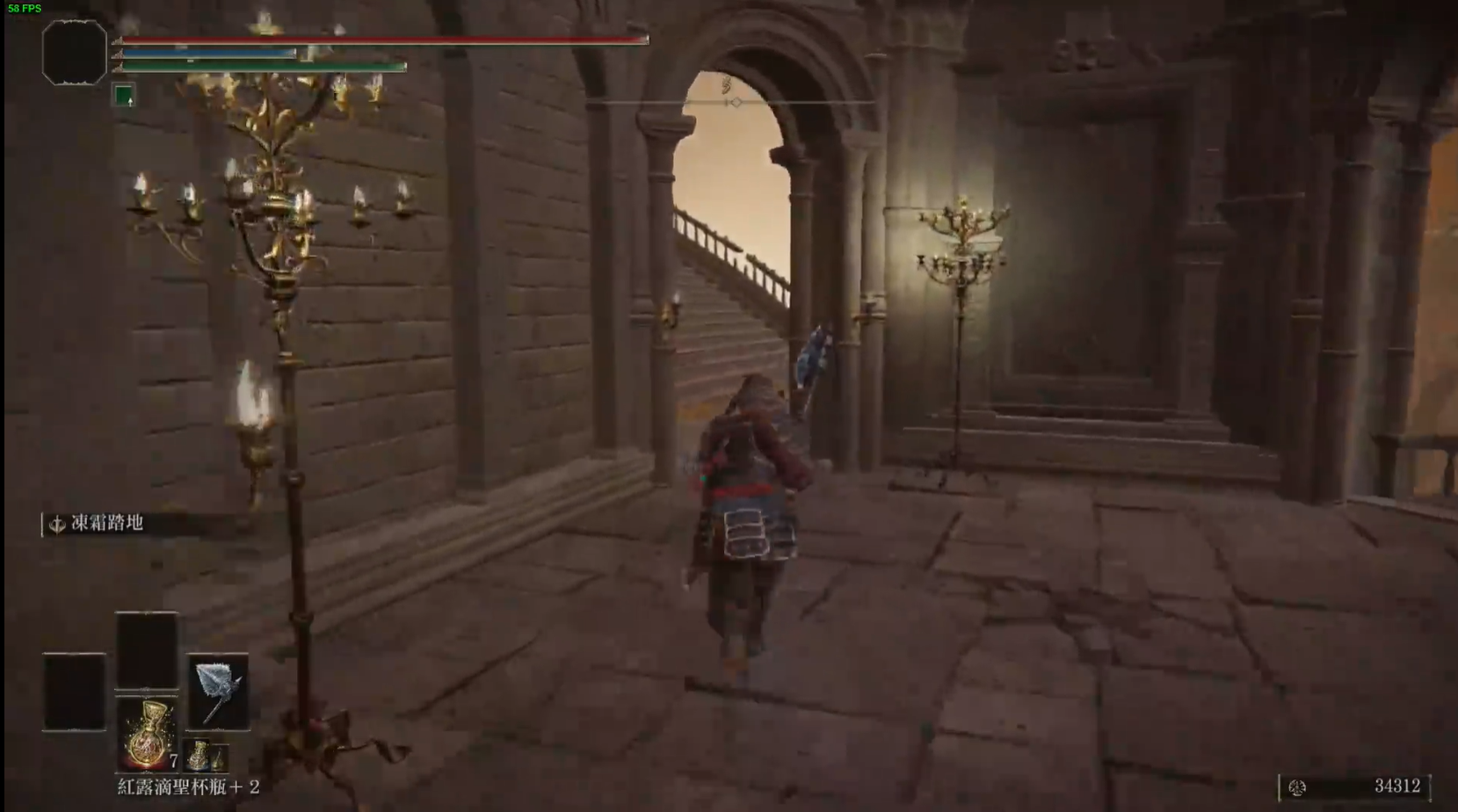Screen dimensions: 1458x812
Task: Select the small blue flask next-item icon
Action: (x=201, y=756)
